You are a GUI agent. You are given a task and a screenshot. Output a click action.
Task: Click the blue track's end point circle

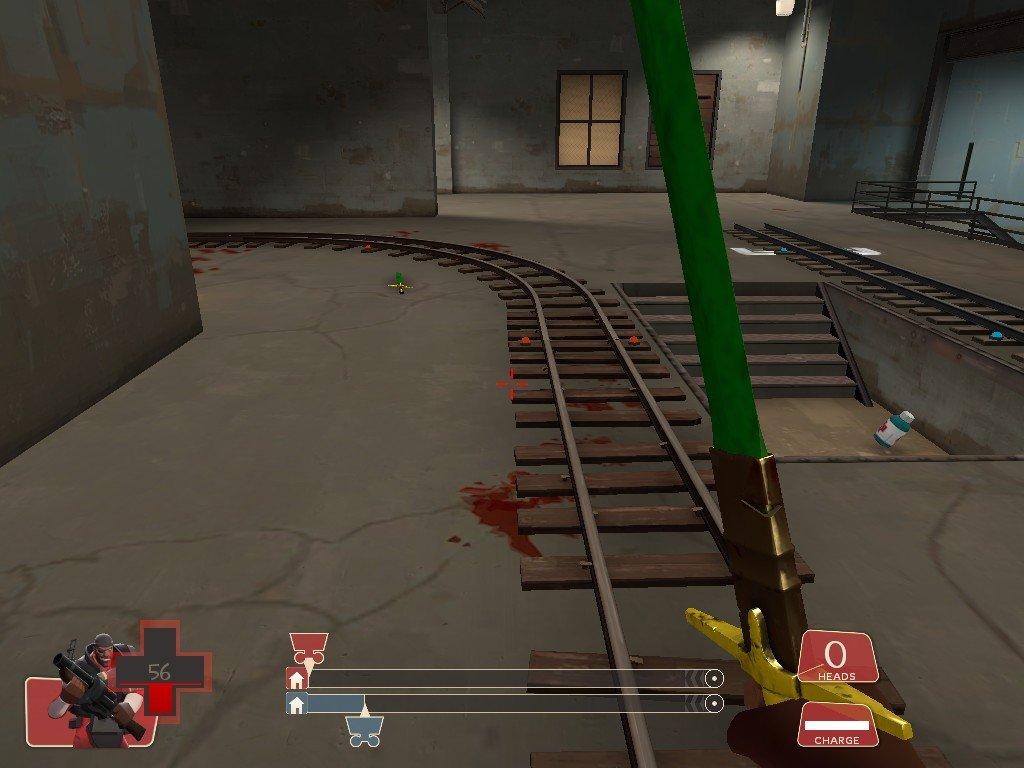click(x=714, y=704)
